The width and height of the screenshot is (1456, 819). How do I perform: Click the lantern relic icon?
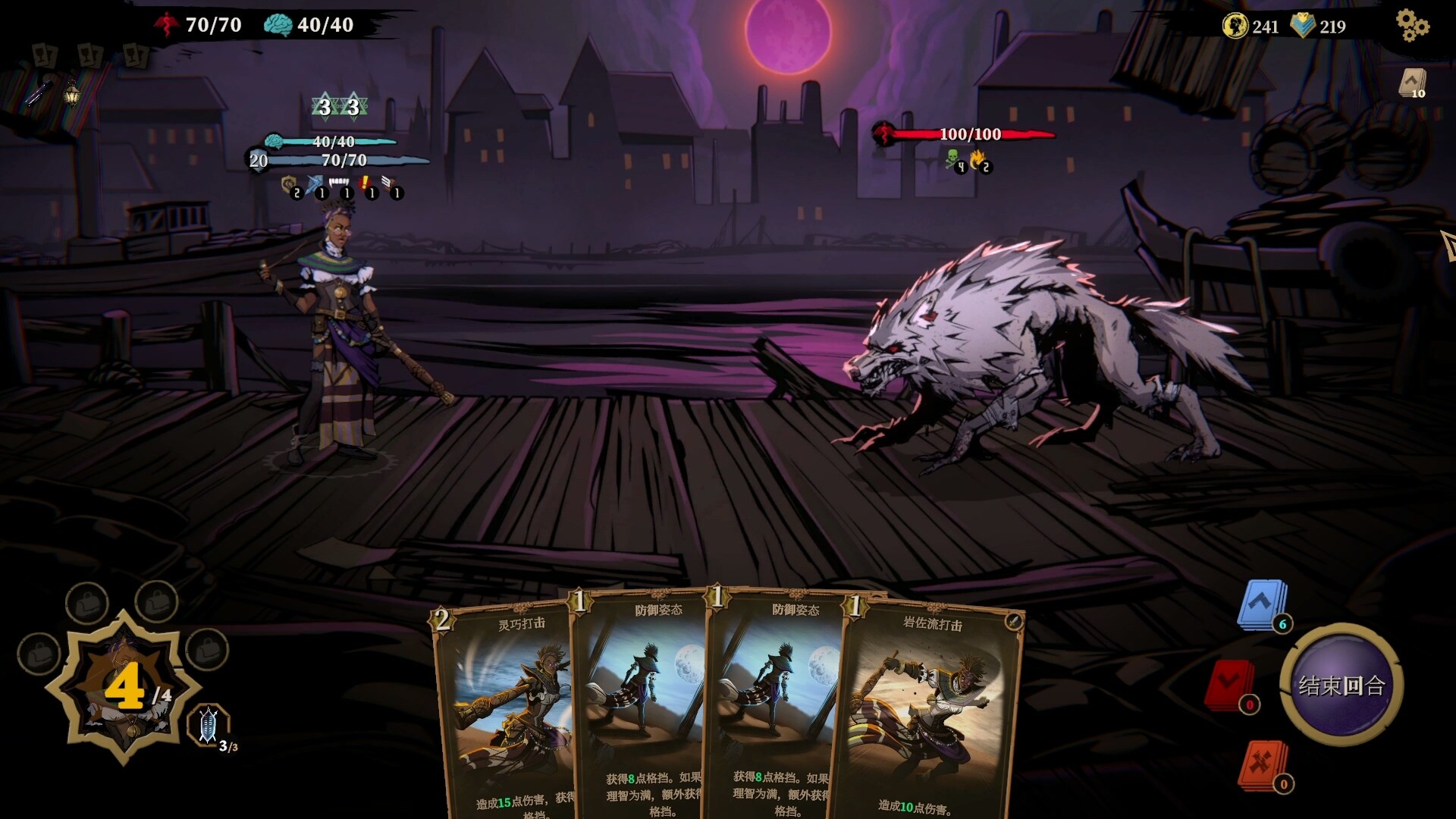pos(71,93)
